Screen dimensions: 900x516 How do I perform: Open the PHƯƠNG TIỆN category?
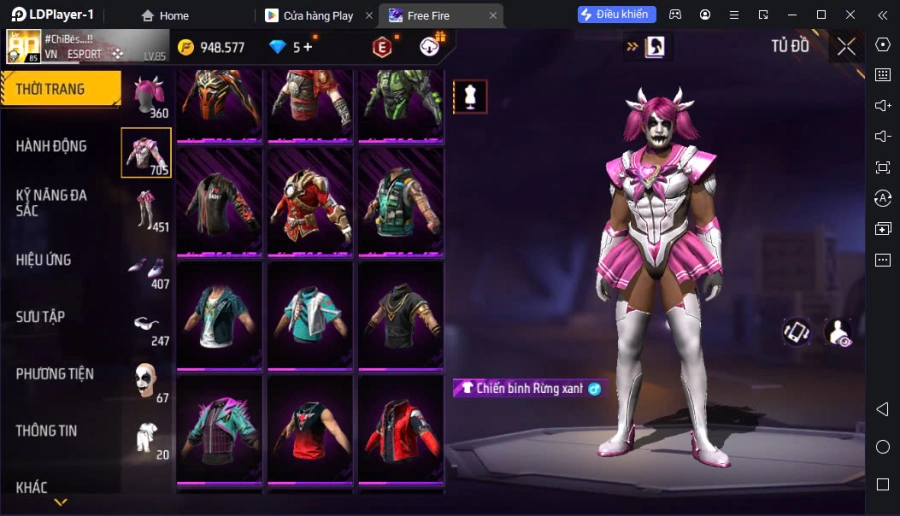(55, 374)
